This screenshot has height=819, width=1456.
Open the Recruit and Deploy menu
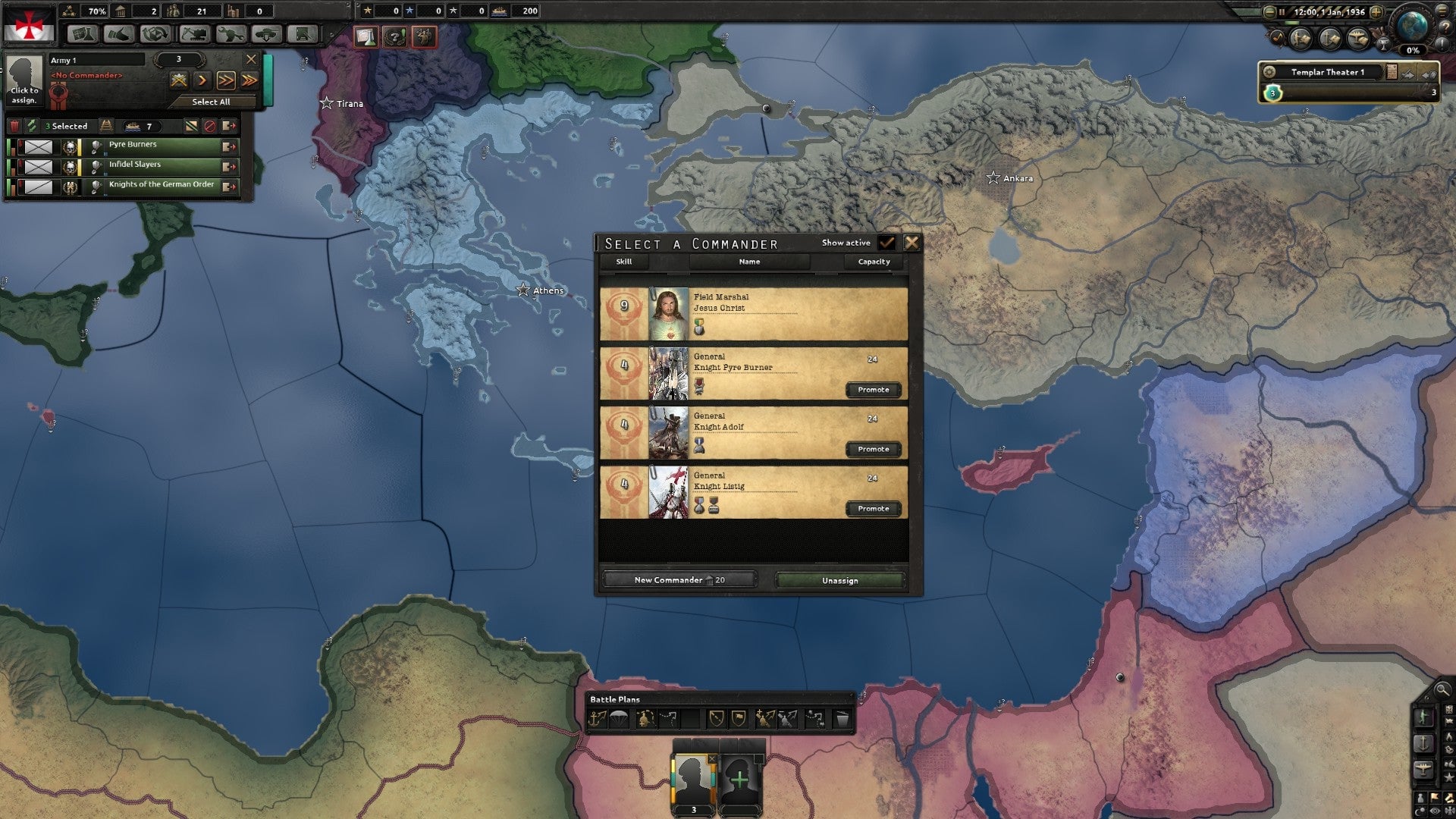(x=267, y=34)
